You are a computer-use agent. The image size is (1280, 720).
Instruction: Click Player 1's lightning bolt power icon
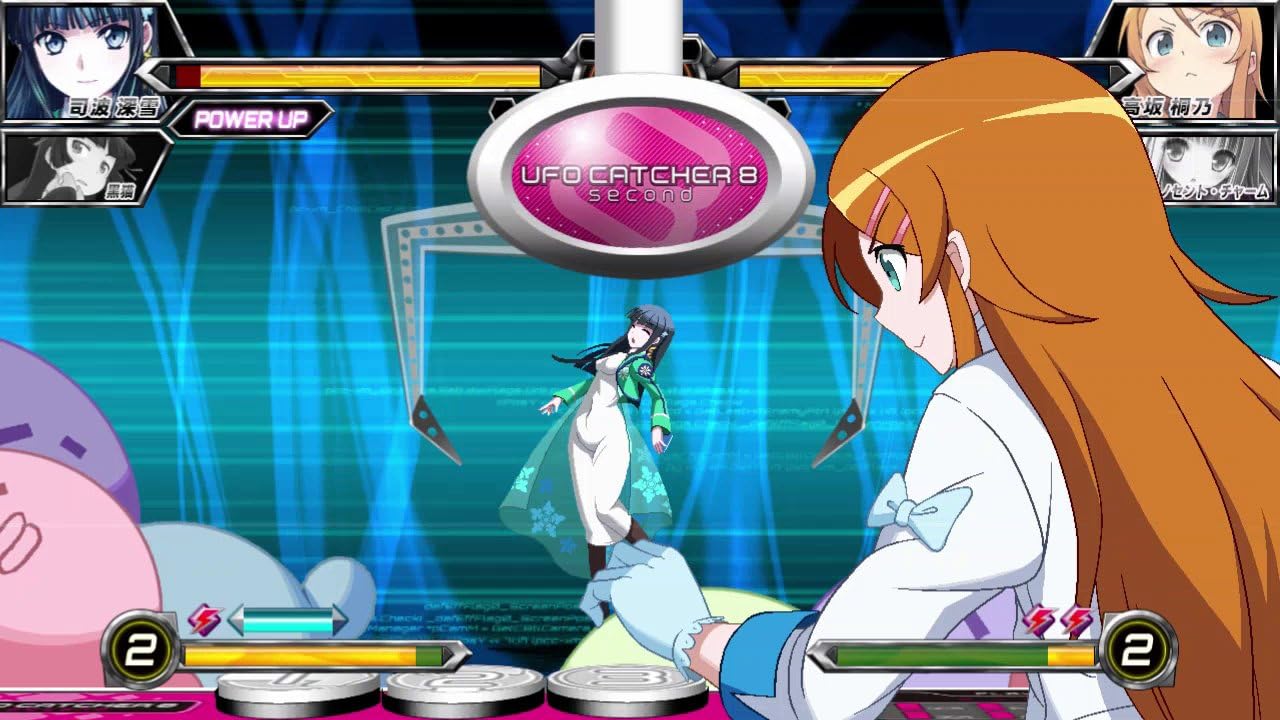204,620
